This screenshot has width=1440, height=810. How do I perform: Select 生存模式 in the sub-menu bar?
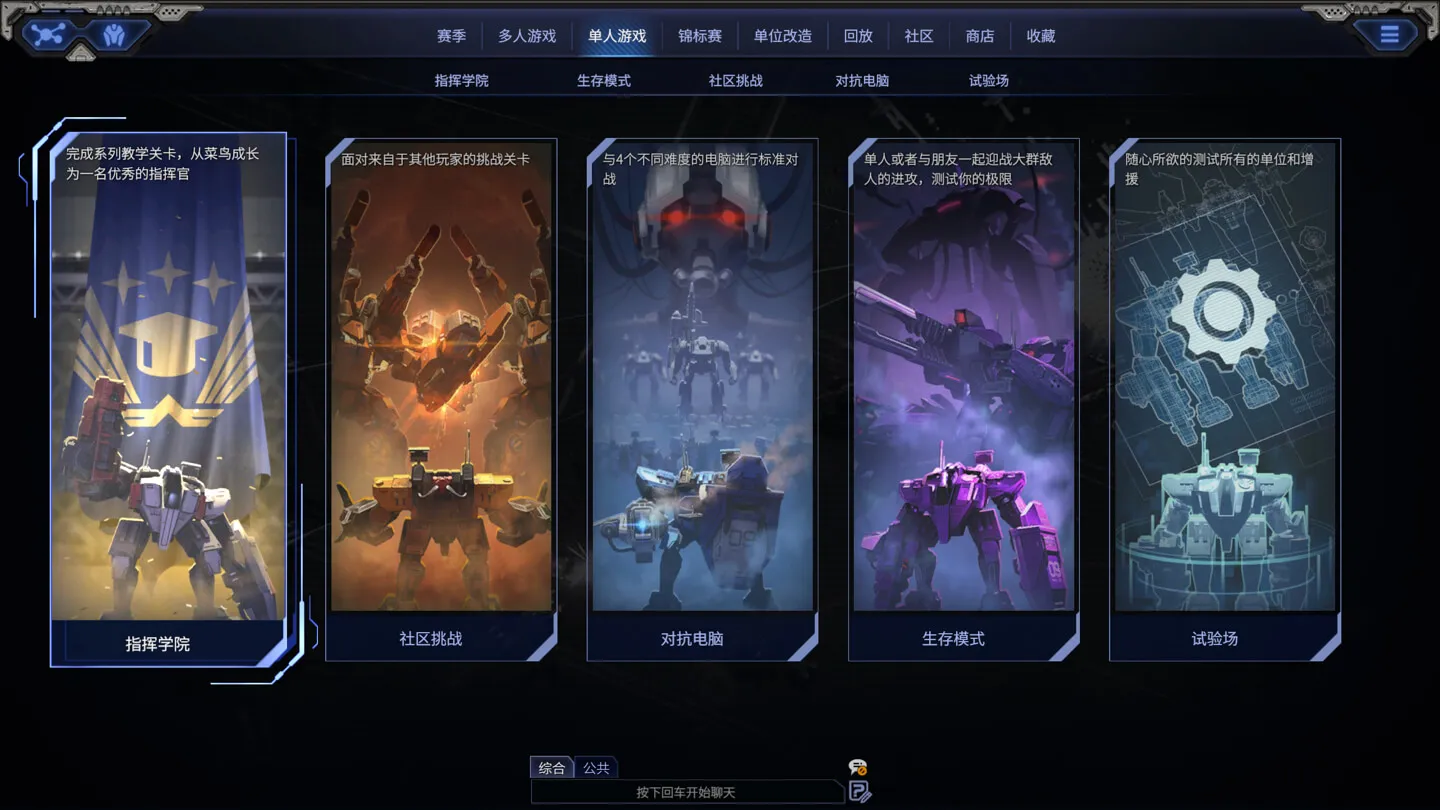(x=604, y=81)
